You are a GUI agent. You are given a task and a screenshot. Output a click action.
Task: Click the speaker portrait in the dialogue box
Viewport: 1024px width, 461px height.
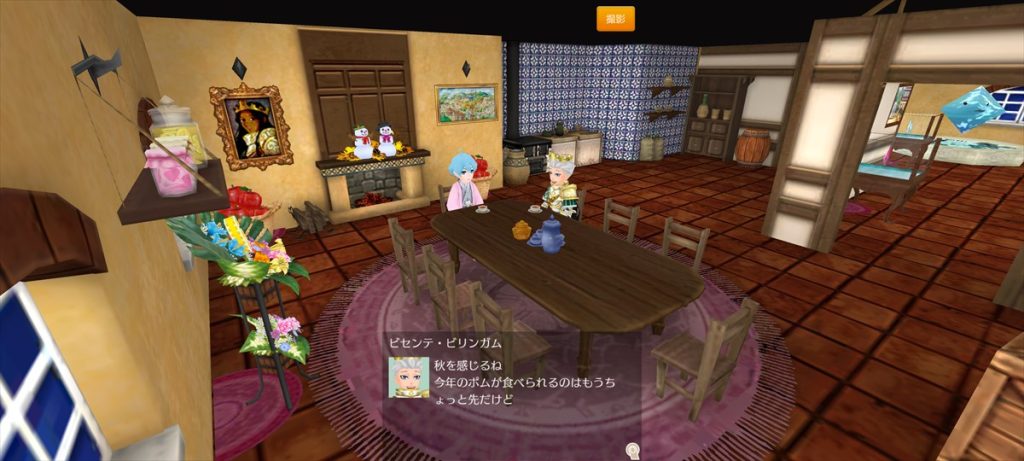click(408, 378)
